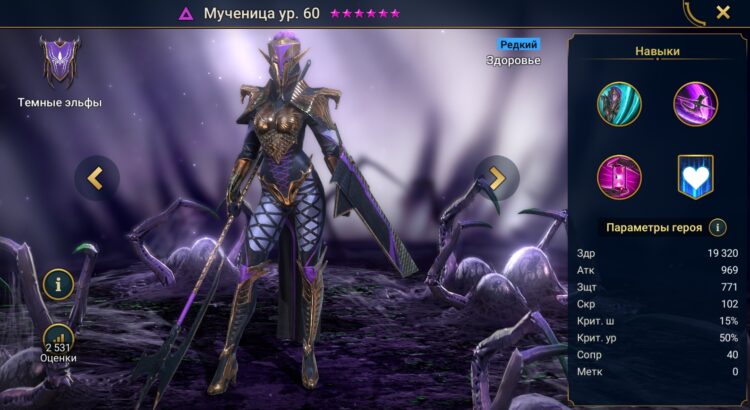Screen dimensions: 750x410
Task: Go to next hero with right arrow
Action: coord(496,178)
